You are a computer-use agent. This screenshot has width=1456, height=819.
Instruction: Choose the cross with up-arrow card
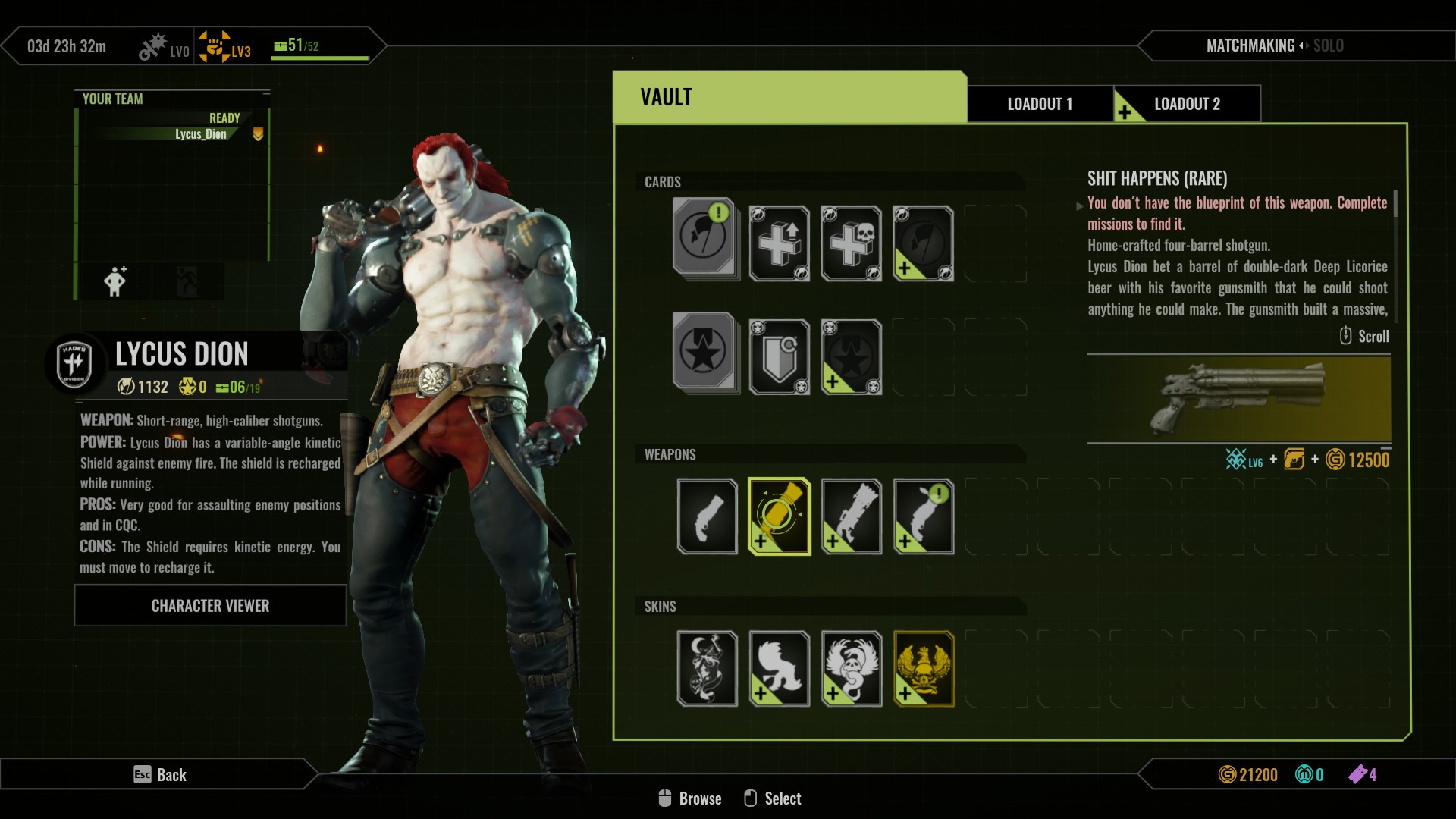779,243
